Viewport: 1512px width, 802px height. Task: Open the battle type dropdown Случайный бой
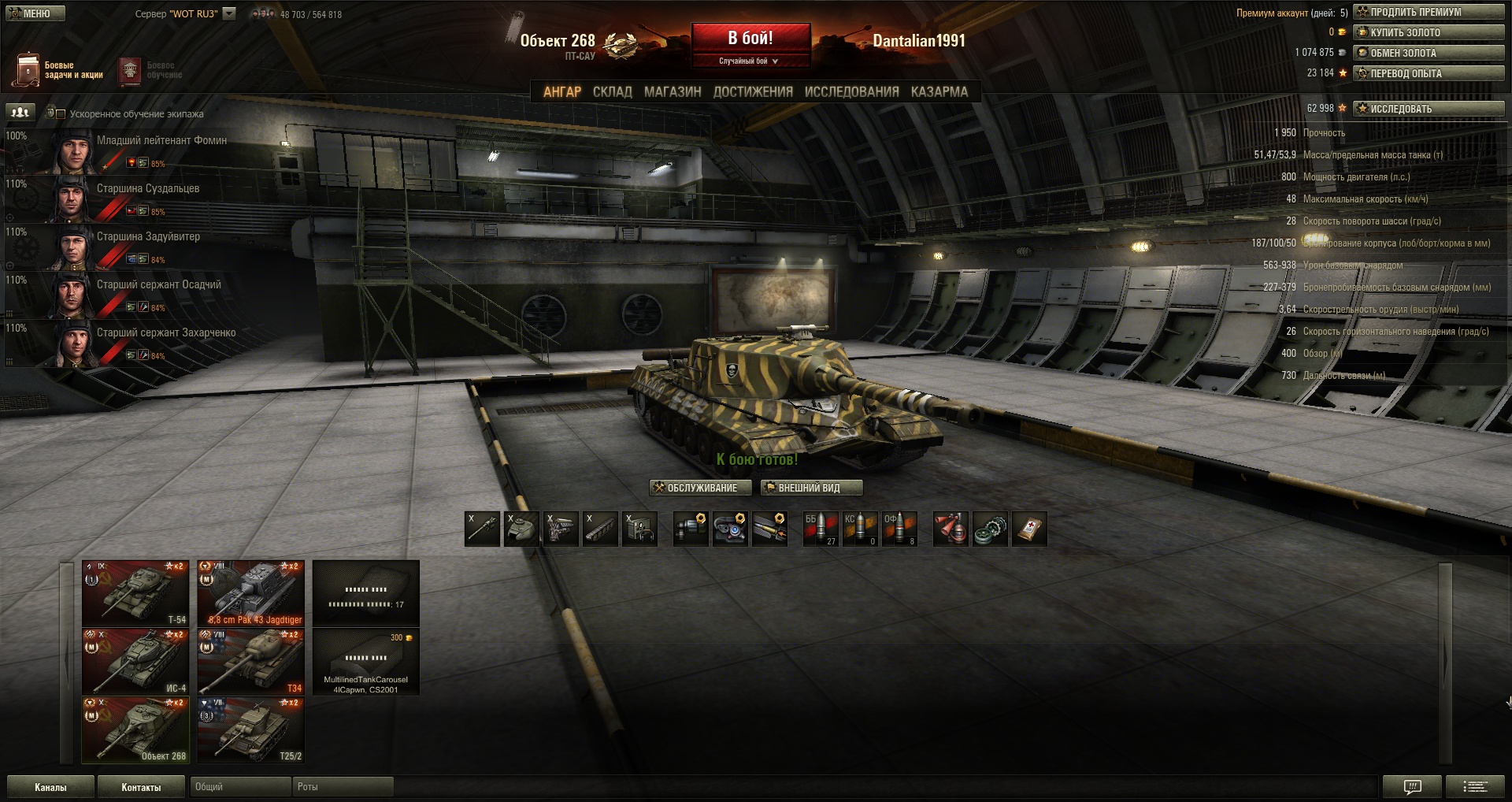point(749,61)
